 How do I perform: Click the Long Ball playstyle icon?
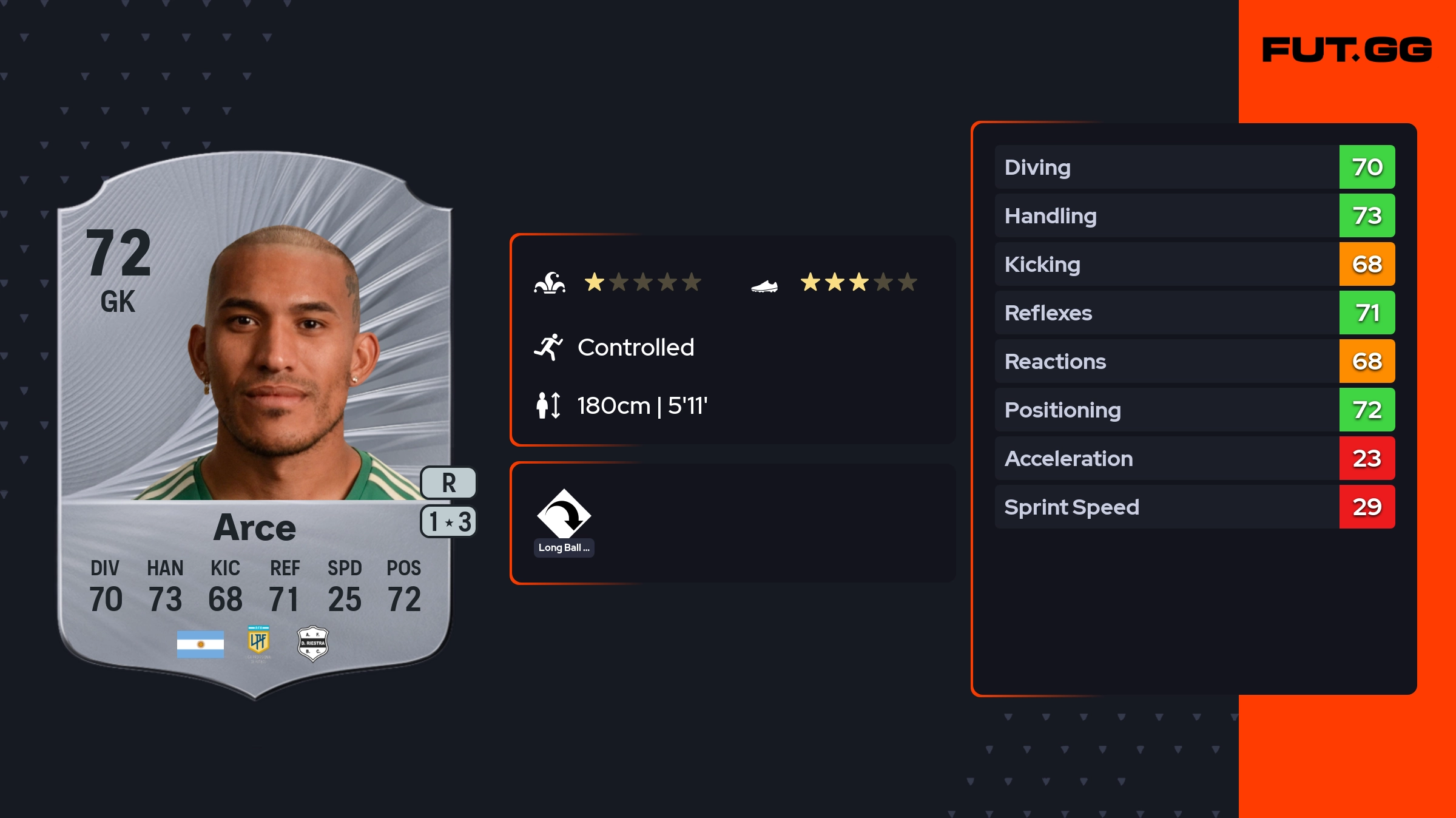pos(564,515)
